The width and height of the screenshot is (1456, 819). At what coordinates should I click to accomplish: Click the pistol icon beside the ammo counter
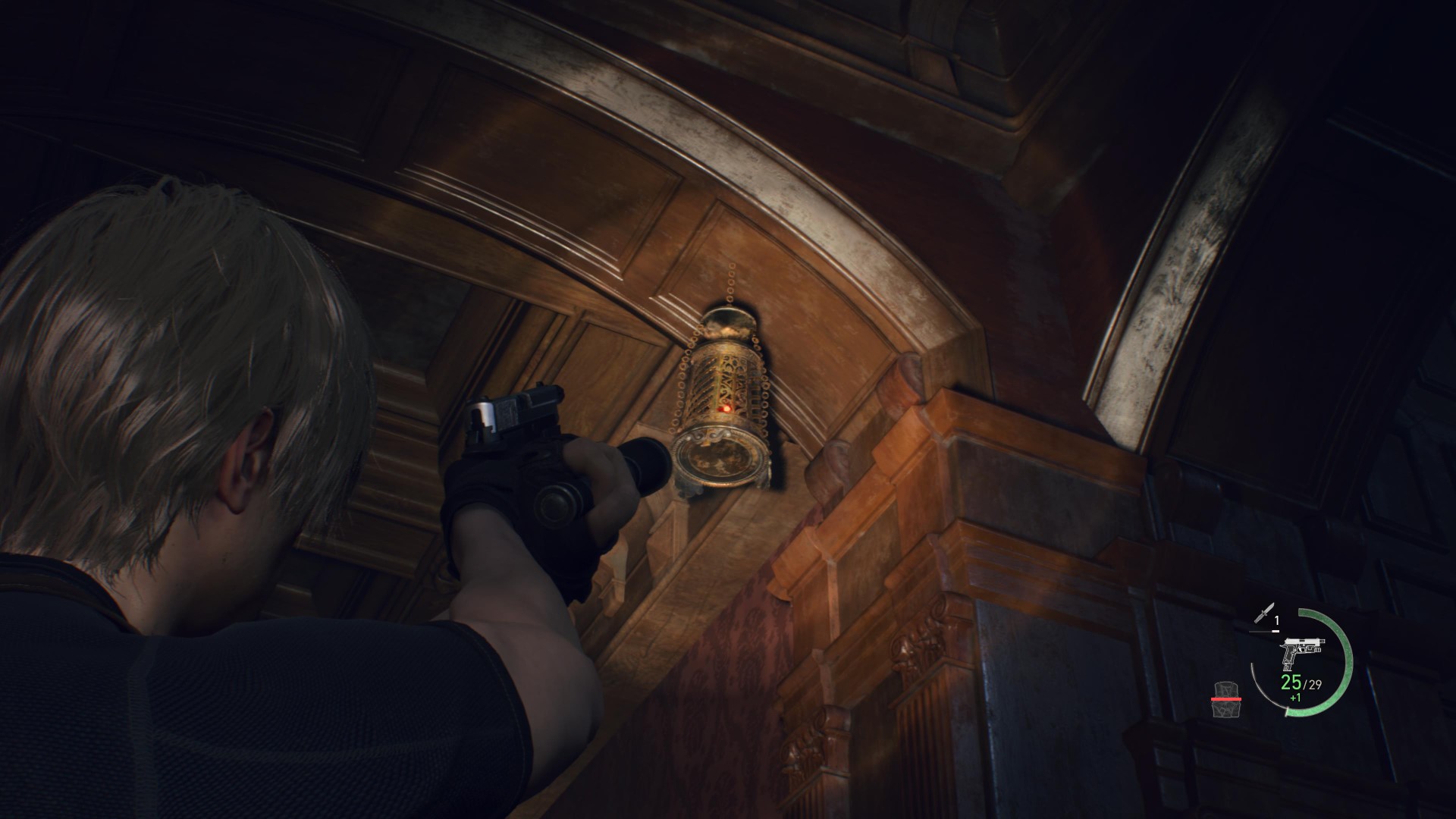(1303, 650)
